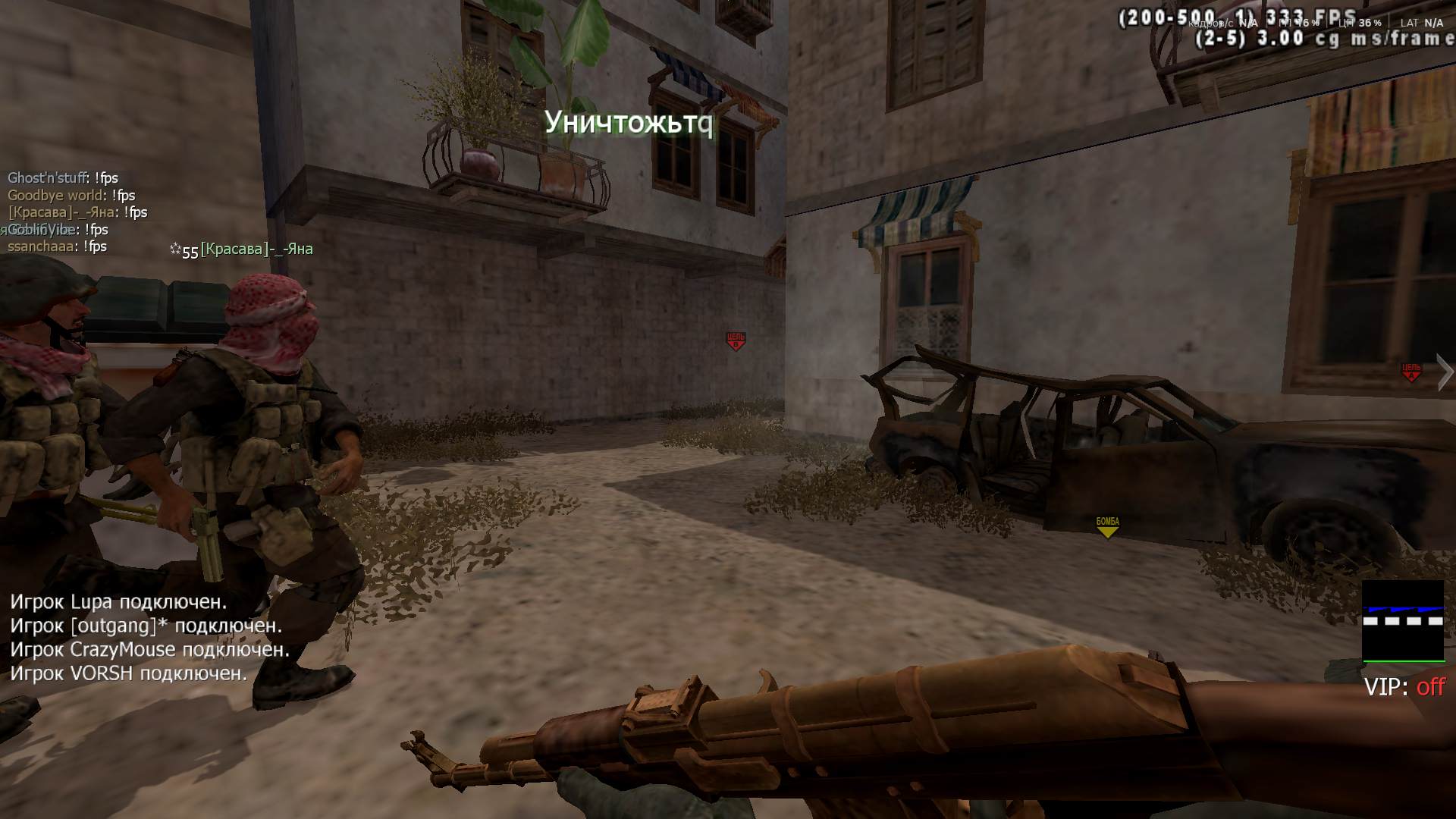1456x819 pixels.
Task: Select the yellow БОМБА bomb marker
Action: coord(1107,526)
